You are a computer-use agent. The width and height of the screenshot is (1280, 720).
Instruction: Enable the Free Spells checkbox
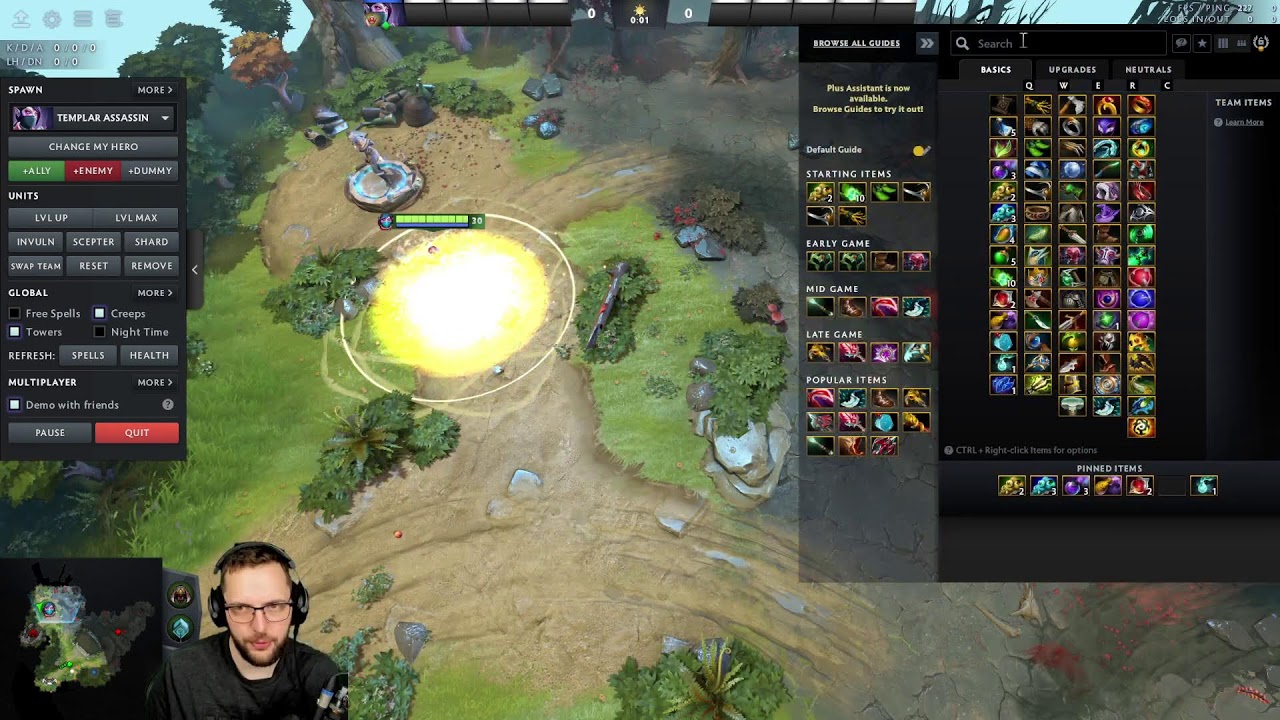point(15,314)
